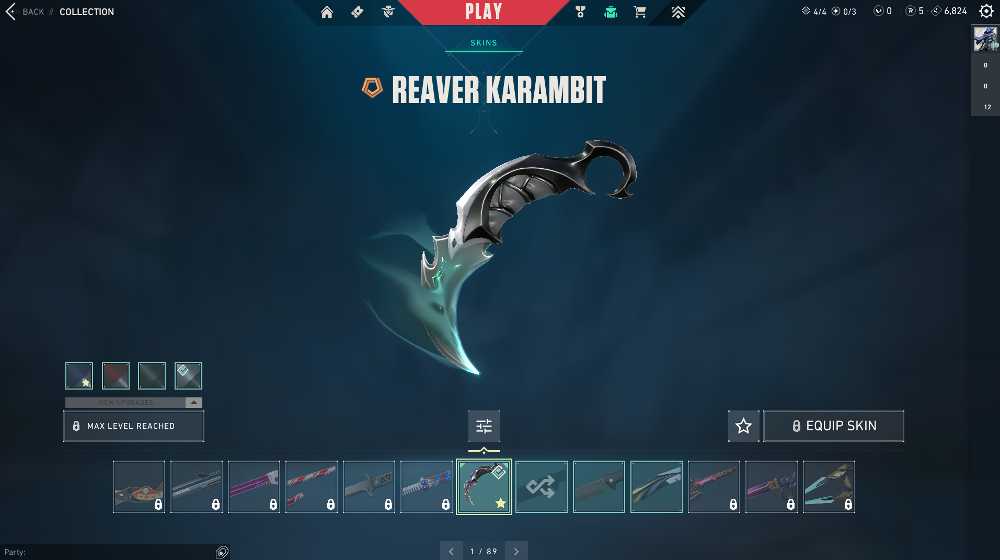Open the player avatar in the corner
This screenshot has width=1000, height=560.
(x=985, y=39)
